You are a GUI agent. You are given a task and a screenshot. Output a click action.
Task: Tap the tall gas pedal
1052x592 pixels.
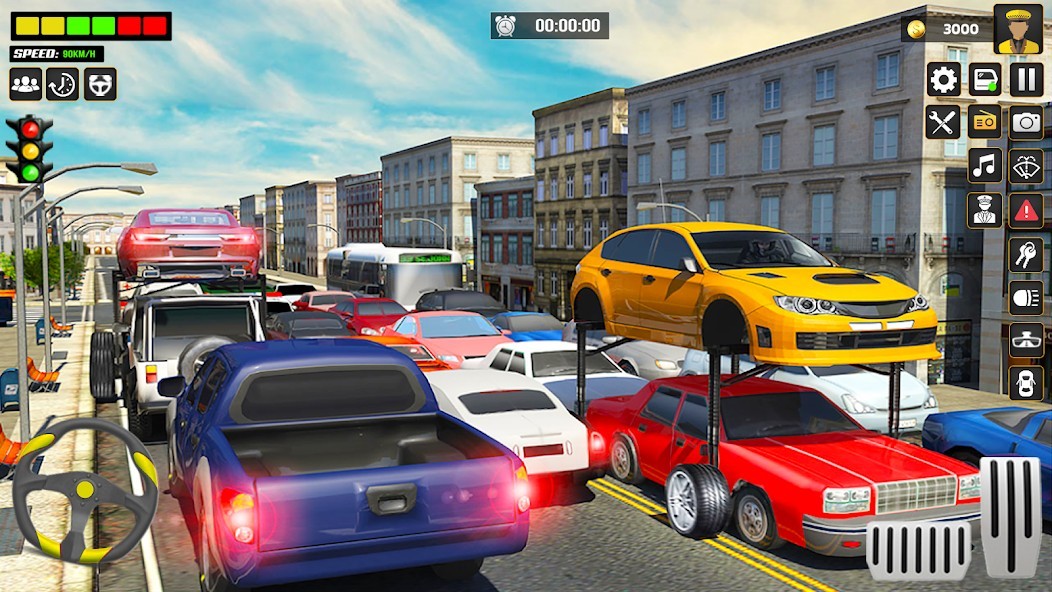pos(1011,517)
